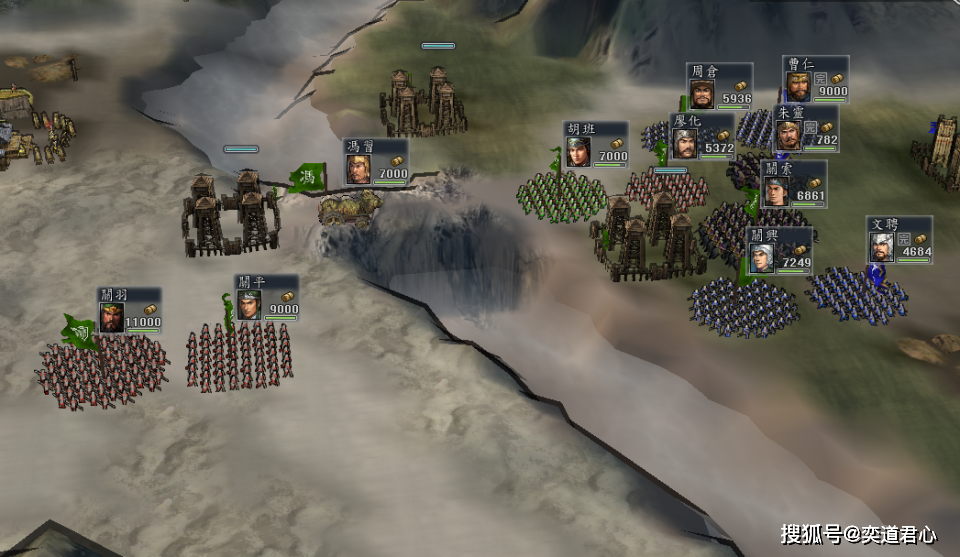
Task: Select Guan Yu's unit card (關羽, 11000)
Action: click(129, 309)
